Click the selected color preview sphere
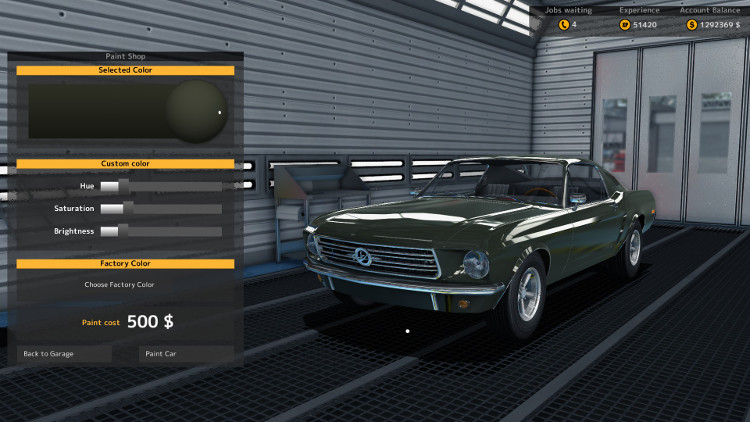The image size is (750, 422). pyautogui.click(x=197, y=110)
